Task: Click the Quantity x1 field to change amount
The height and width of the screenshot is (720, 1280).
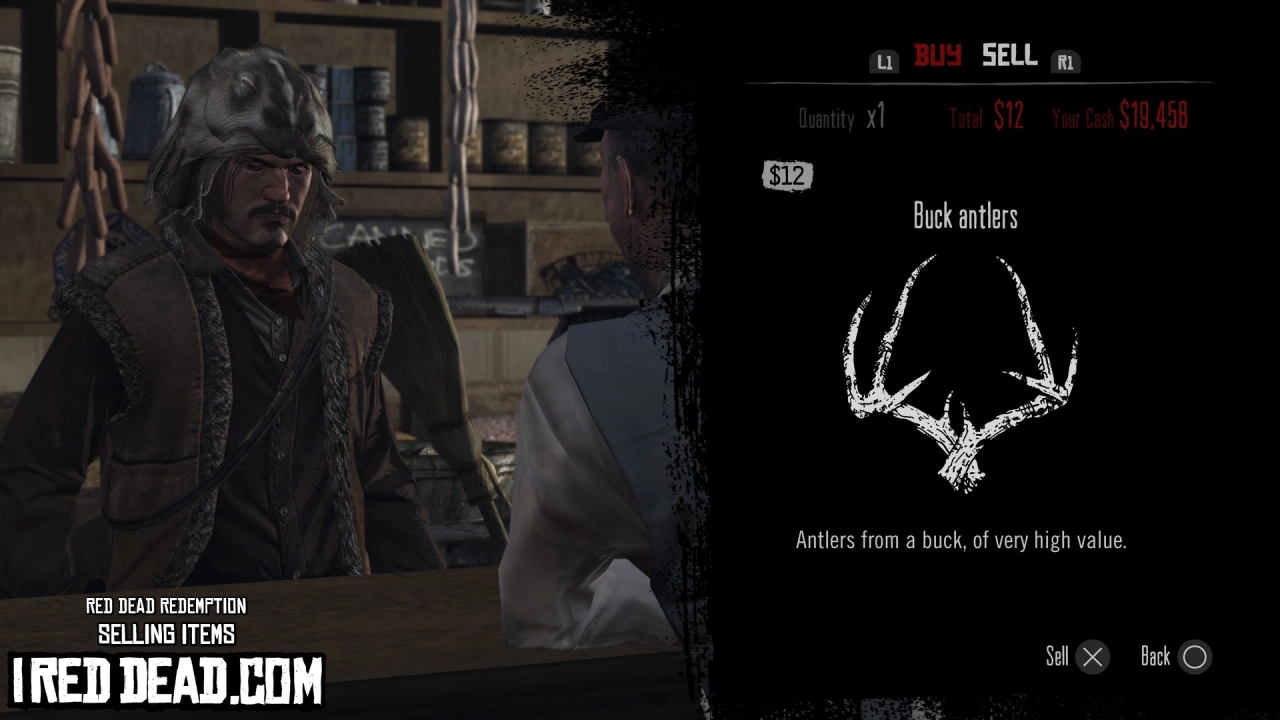Action: pyautogui.click(x=843, y=118)
